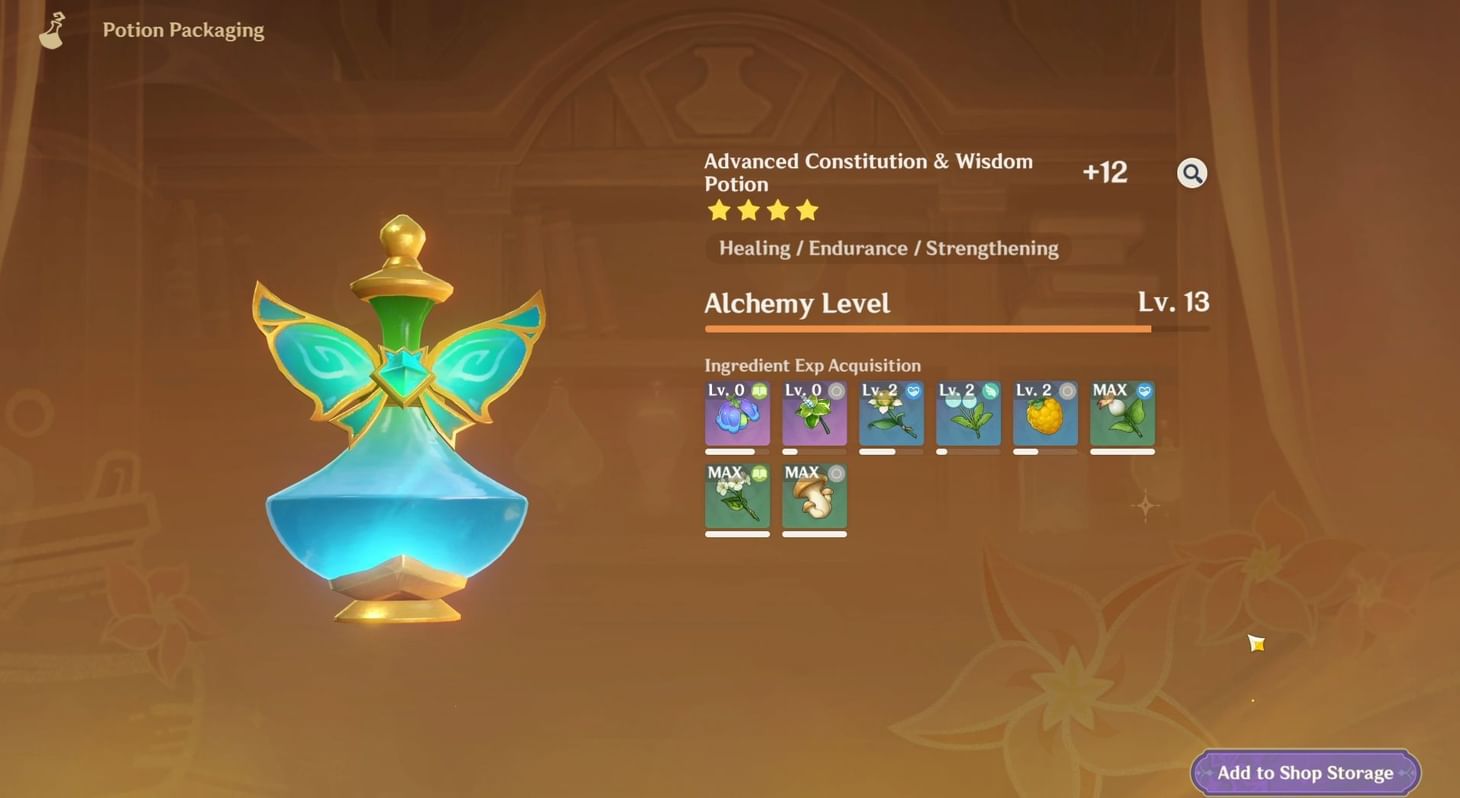Click the four-star rating under the potion name

pos(762,210)
